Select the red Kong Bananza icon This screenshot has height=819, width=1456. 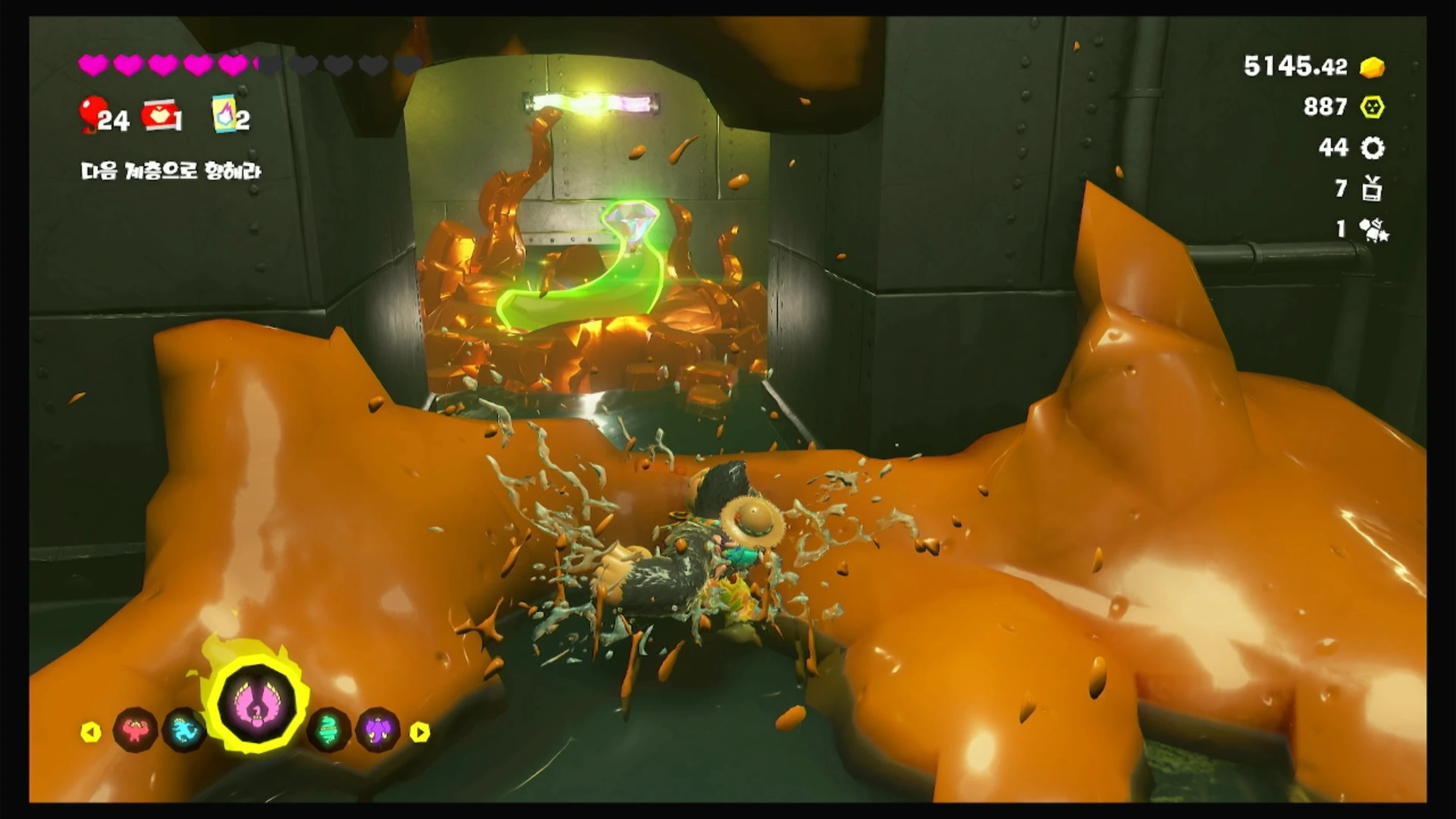coord(135,730)
